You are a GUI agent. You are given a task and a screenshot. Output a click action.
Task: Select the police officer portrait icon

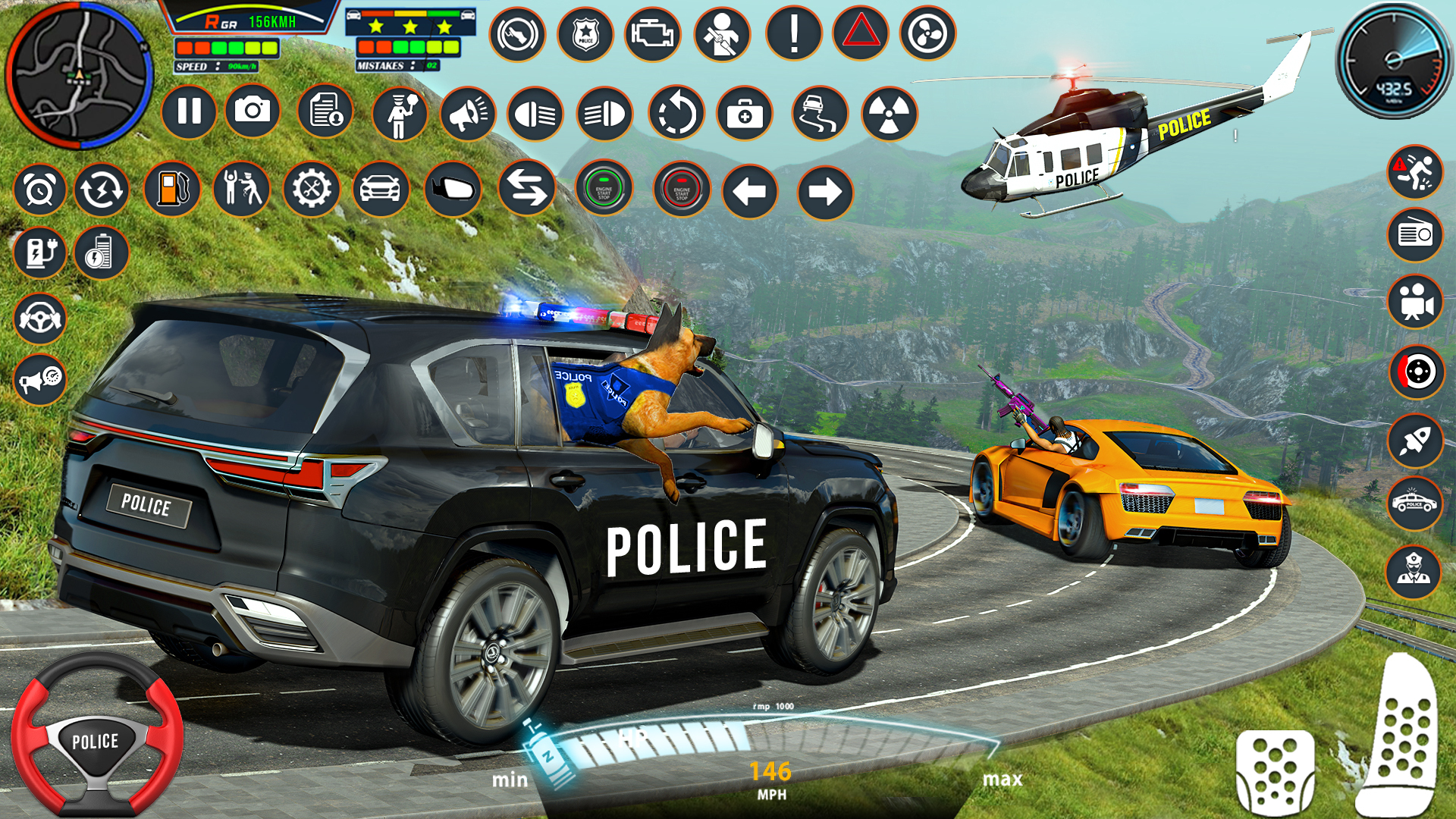(x=1414, y=571)
